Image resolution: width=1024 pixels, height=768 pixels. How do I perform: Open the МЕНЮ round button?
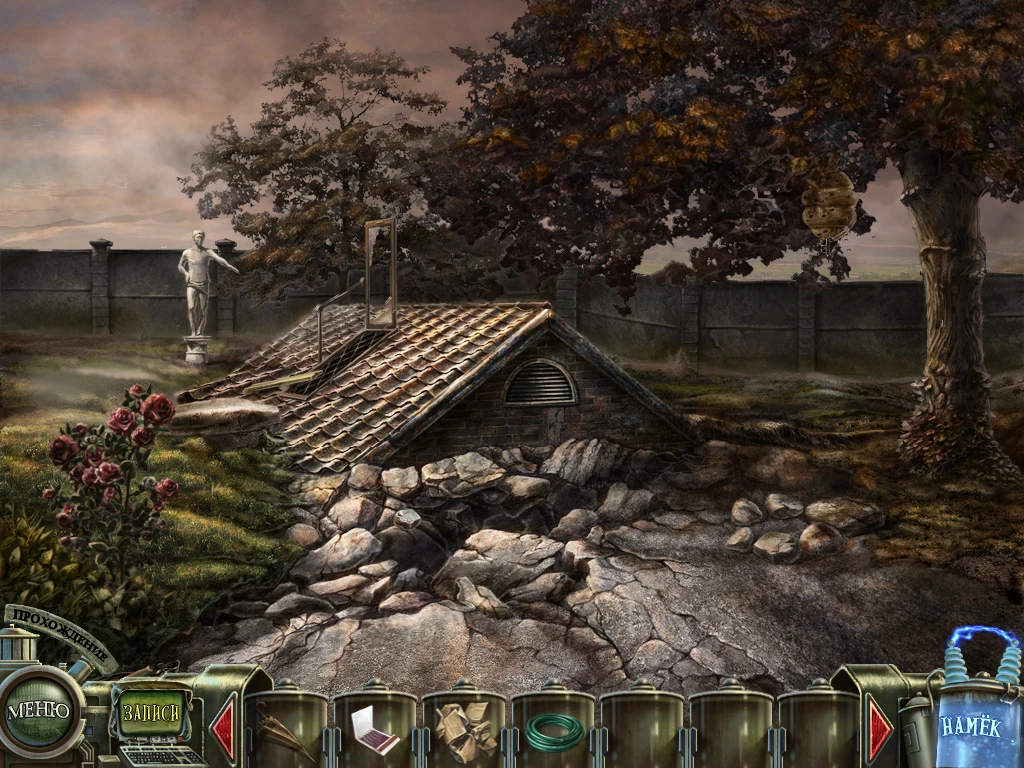38,711
